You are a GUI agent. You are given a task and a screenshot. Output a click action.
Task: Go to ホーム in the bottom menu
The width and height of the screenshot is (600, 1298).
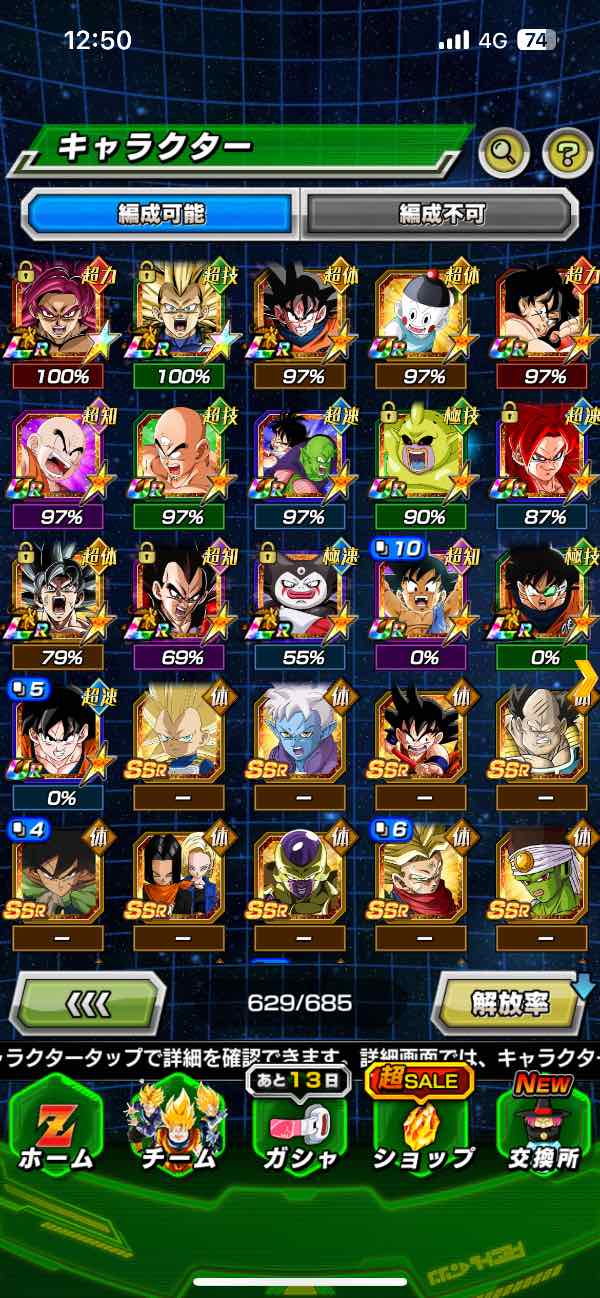[x=56, y=1129]
